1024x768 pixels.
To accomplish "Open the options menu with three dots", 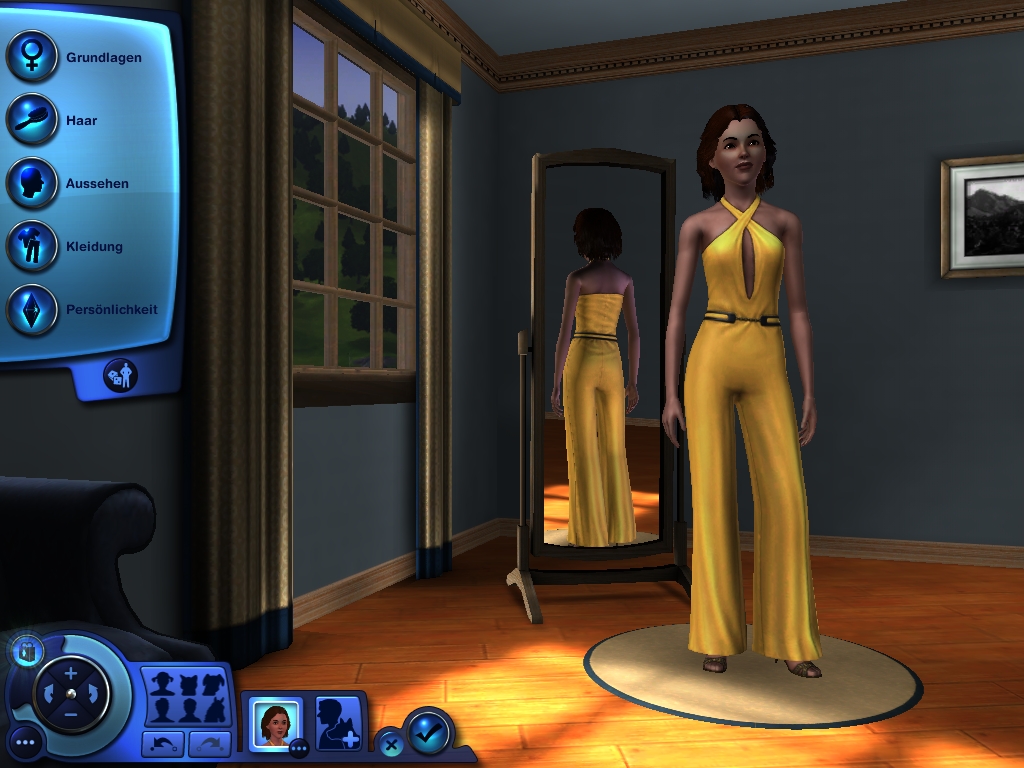I will tap(25, 743).
